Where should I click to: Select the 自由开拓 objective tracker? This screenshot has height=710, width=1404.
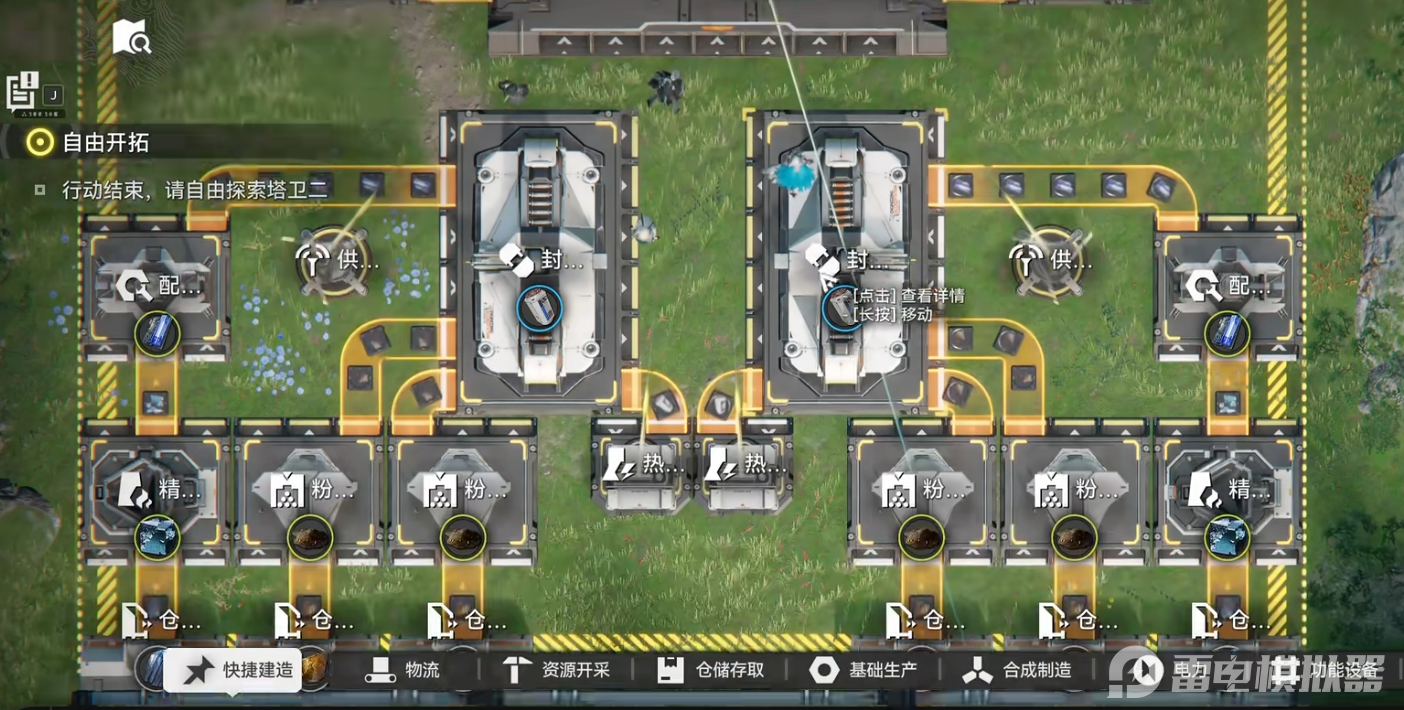point(104,142)
